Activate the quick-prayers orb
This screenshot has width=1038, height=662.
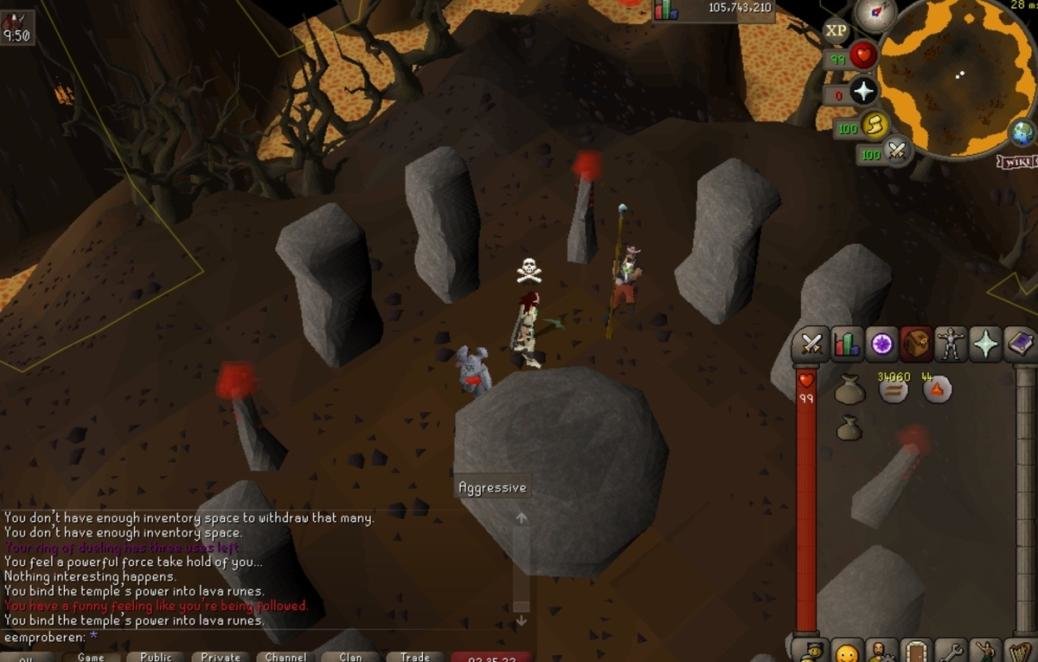point(863,93)
